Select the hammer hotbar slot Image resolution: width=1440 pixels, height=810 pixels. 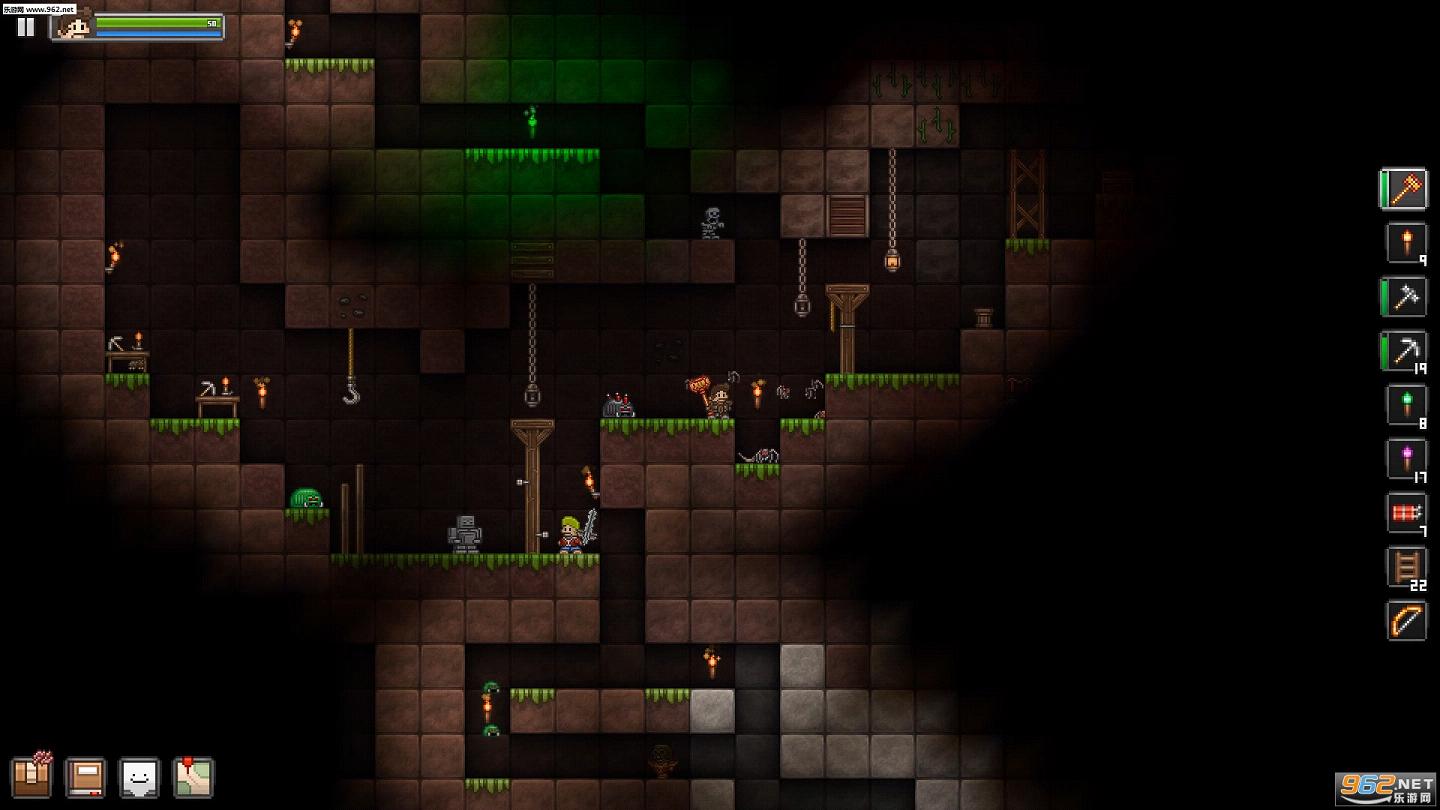pyautogui.click(x=1406, y=189)
